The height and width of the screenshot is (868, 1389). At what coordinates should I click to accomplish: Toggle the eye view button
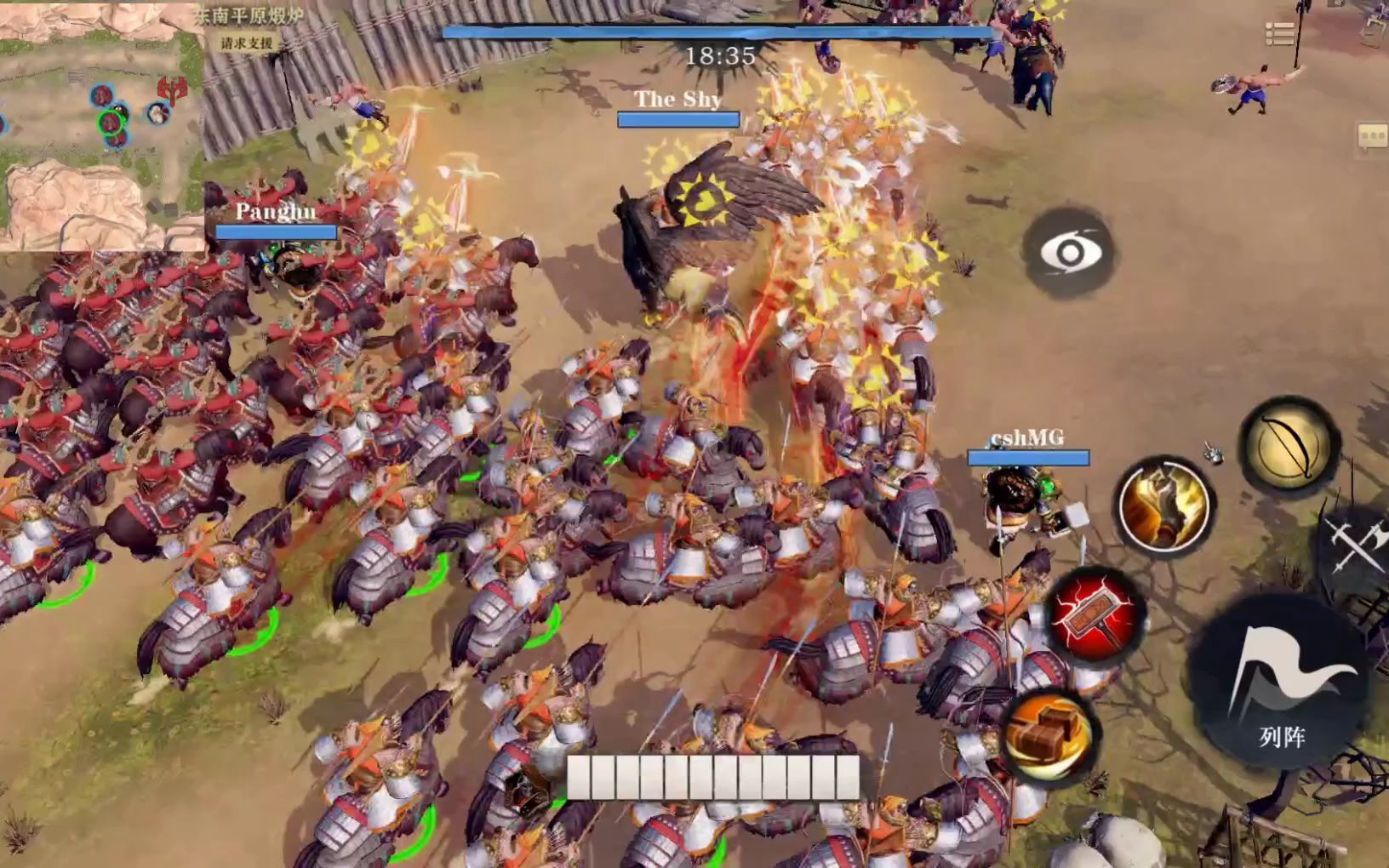pos(1071,253)
